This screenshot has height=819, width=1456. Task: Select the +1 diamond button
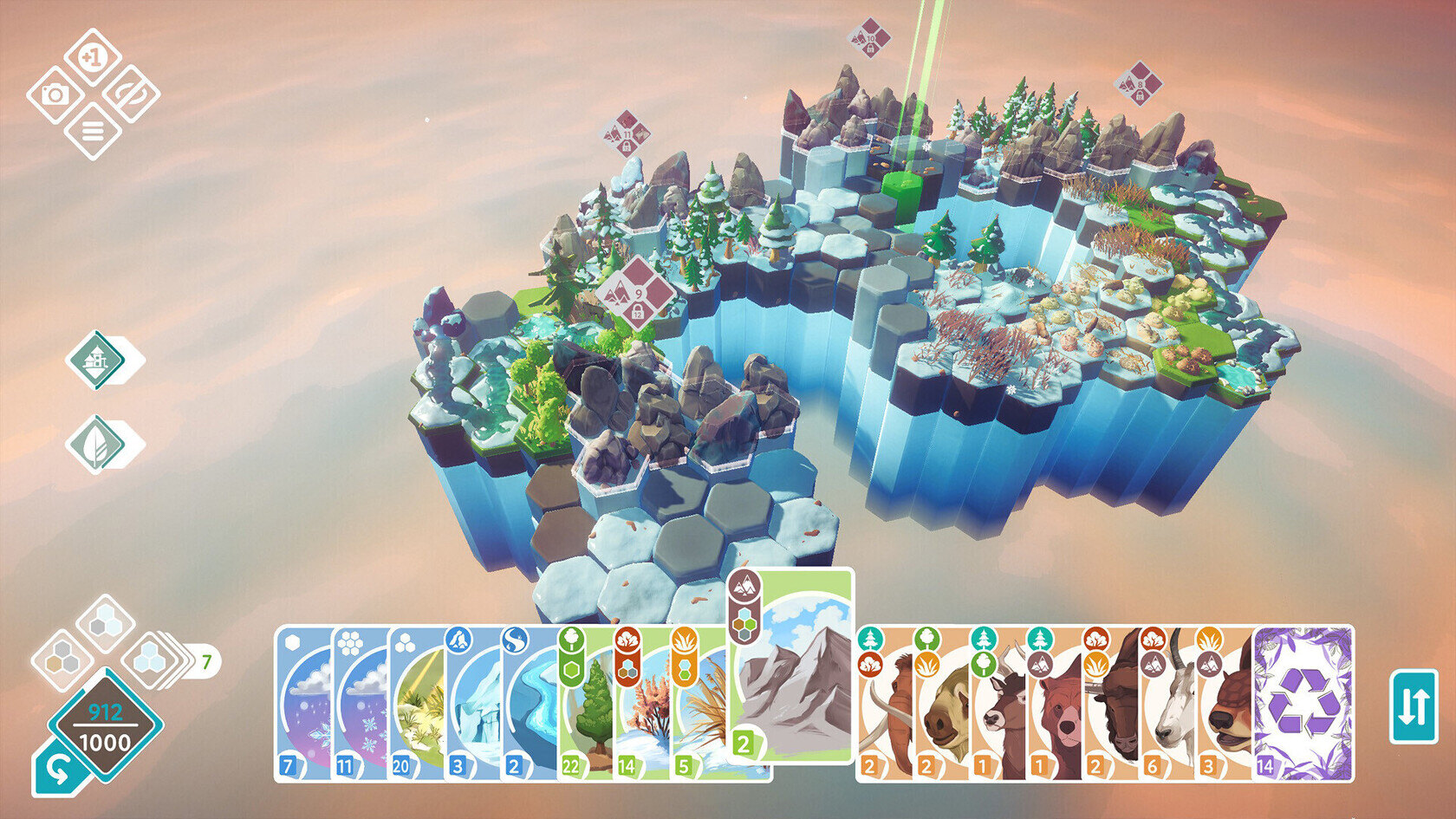[x=93, y=57]
